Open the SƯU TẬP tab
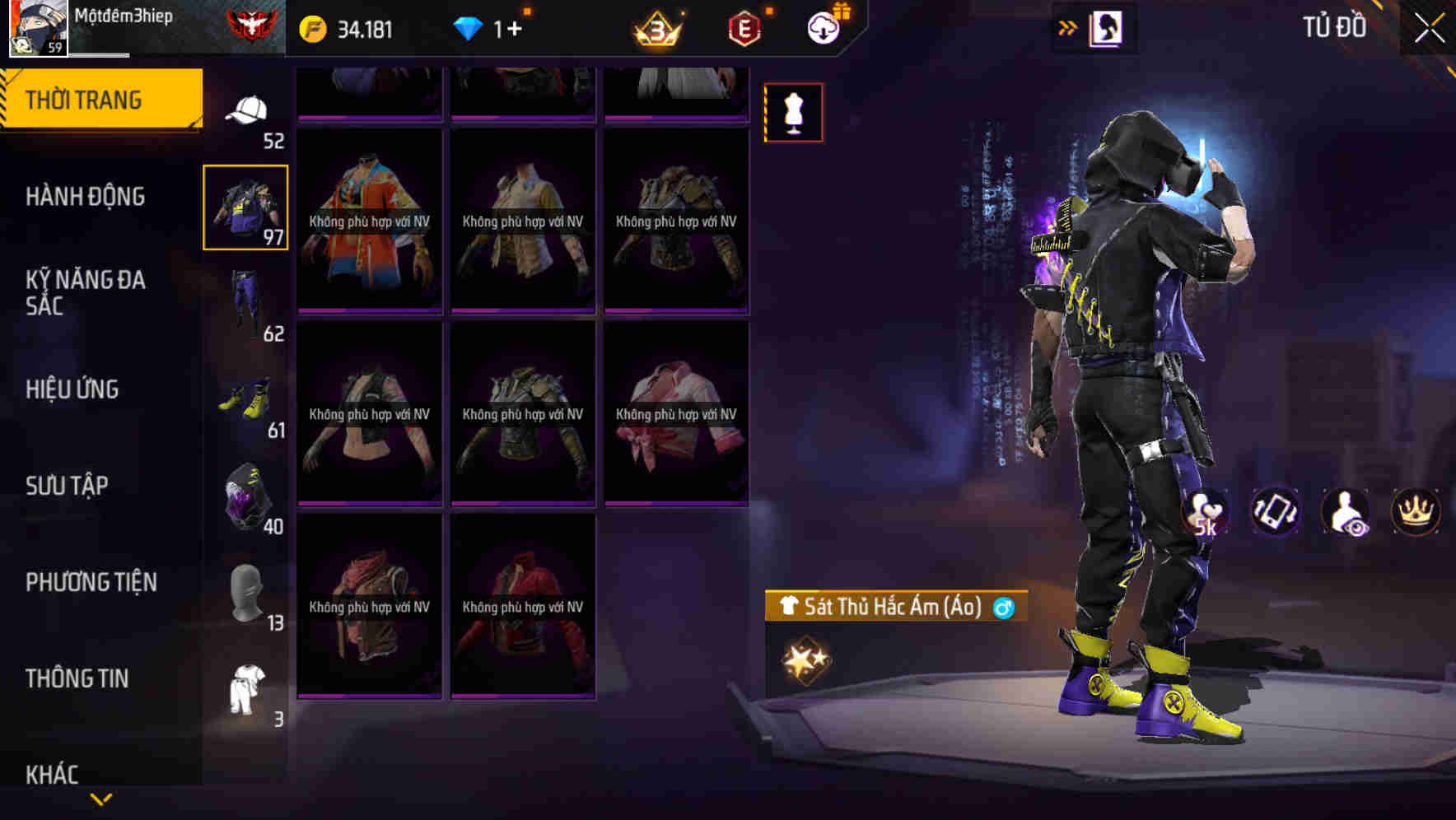1456x820 pixels. (x=86, y=486)
